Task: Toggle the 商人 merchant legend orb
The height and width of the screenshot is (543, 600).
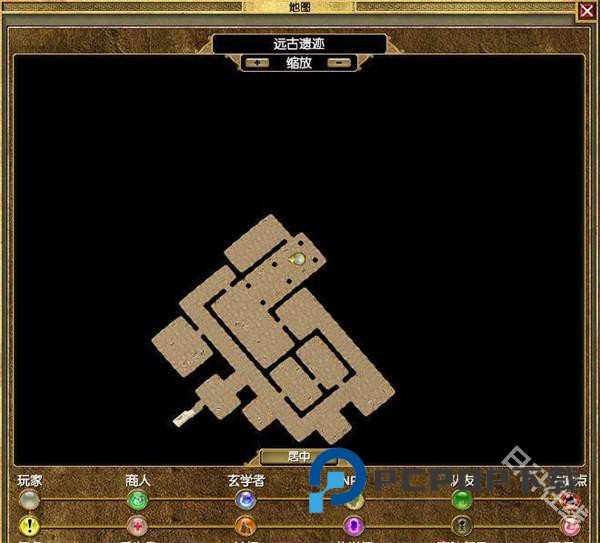Action: tap(137, 500)
